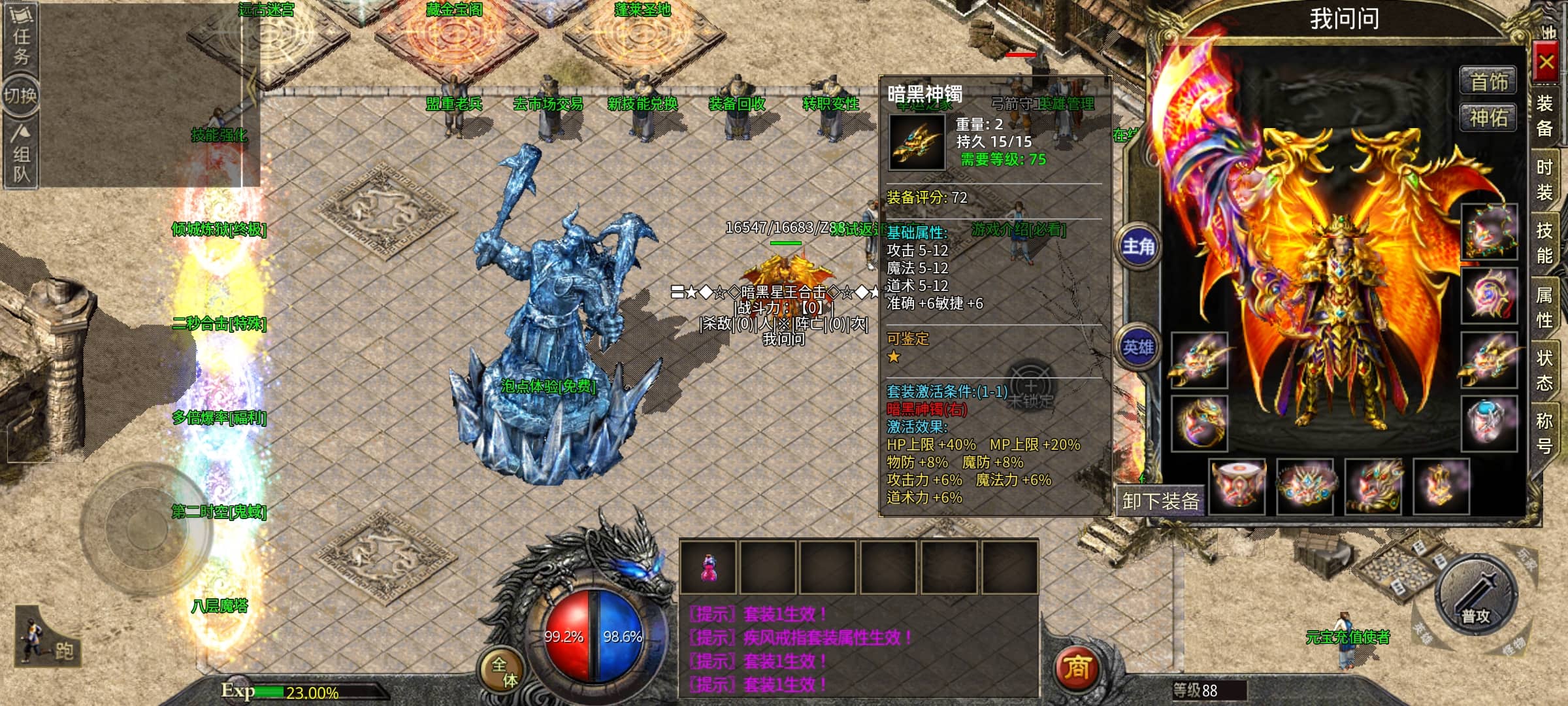This screenshot has width=1568, height=706.
Task: Click the 全体 round gold button
Action: (x=503, y=671)
